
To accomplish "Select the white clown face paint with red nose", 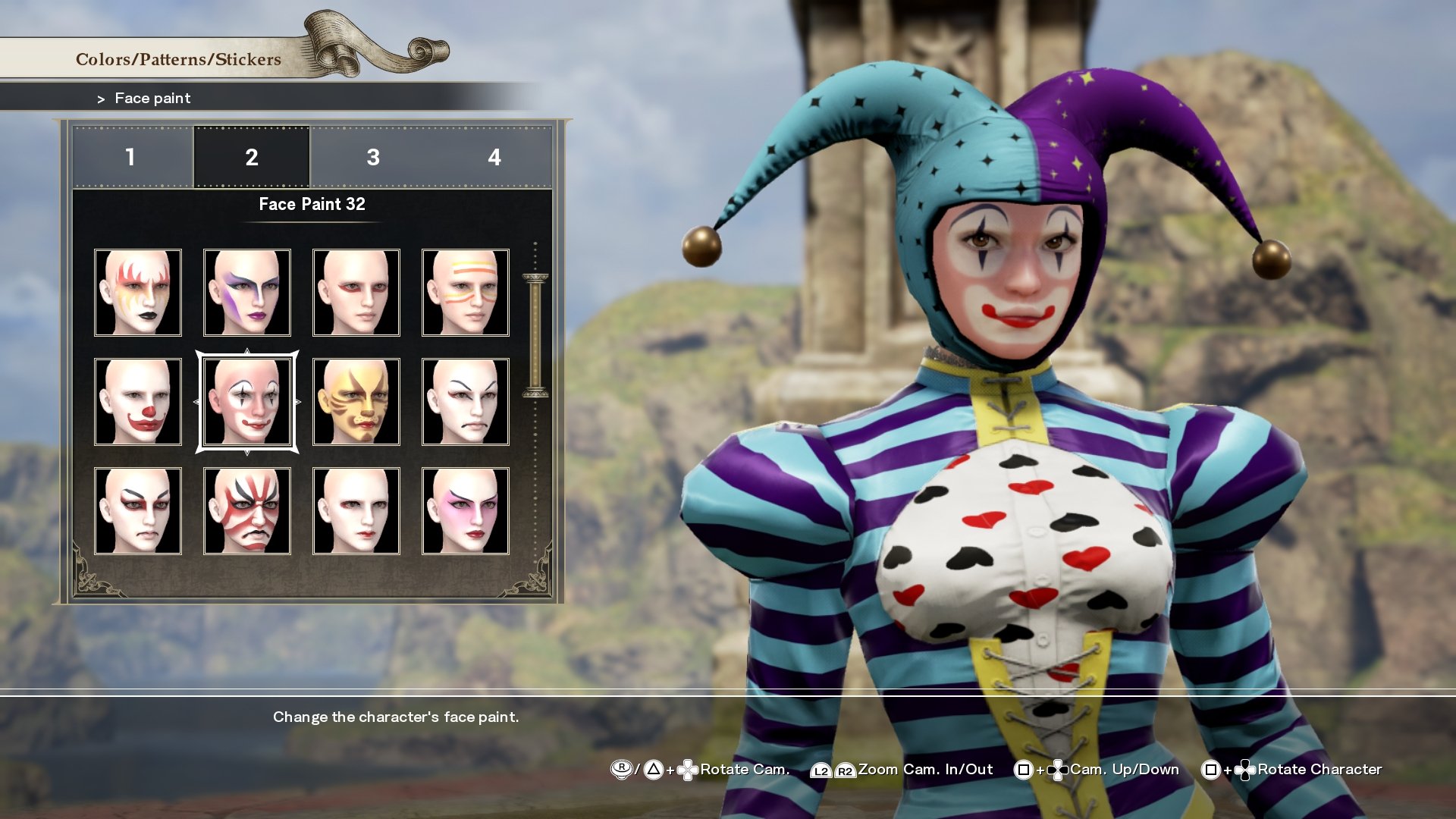I will point(138,400).
